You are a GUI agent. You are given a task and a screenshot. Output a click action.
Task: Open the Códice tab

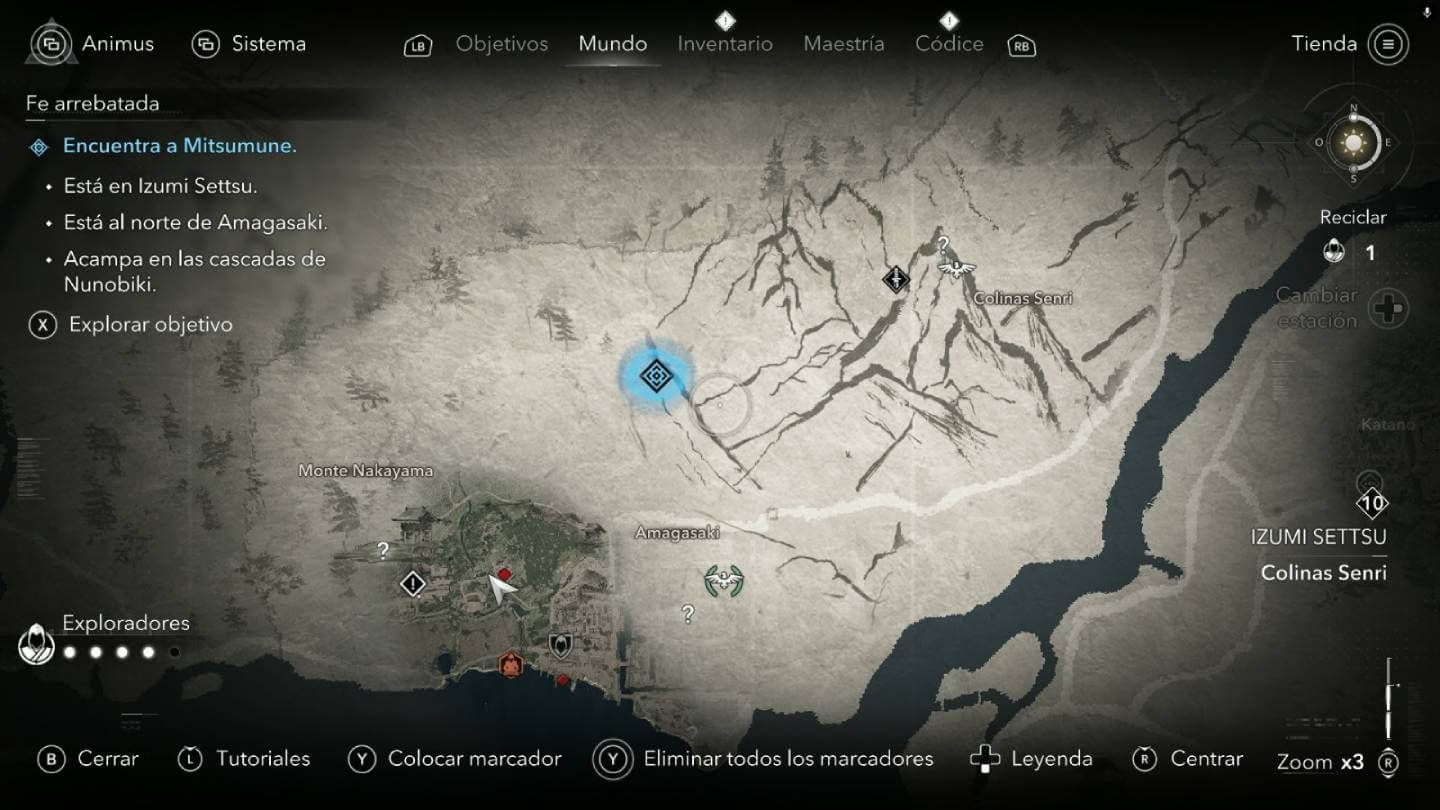[948, 43]
